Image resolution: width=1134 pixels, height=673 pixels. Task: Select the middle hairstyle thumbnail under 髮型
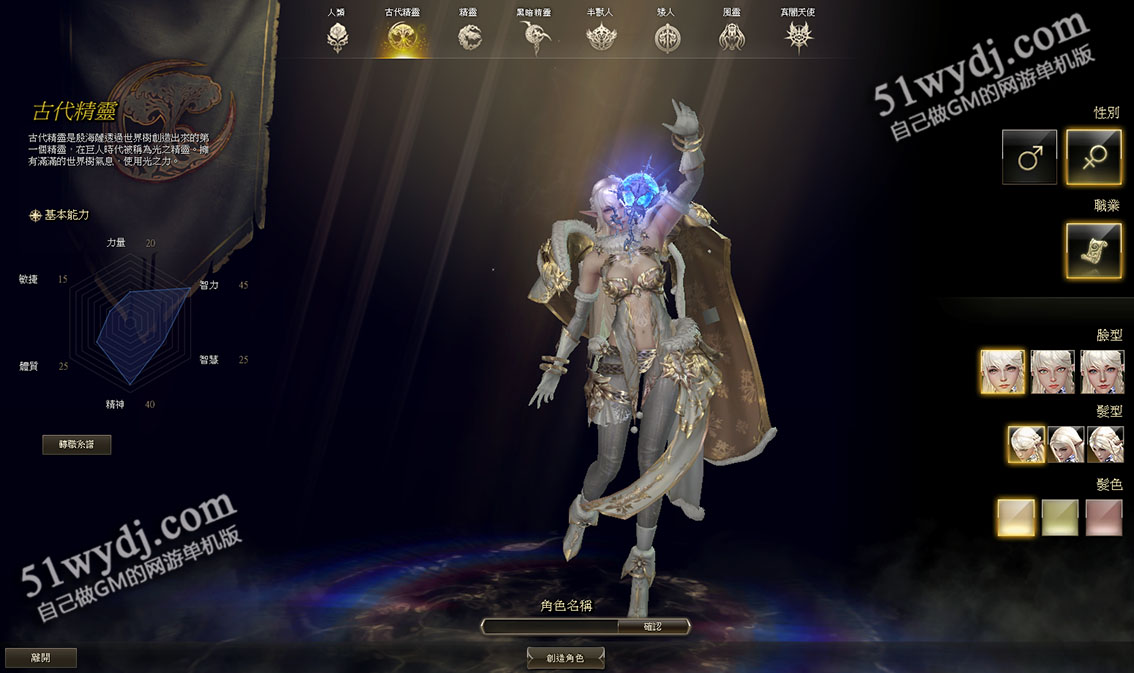click(1065, 445)
